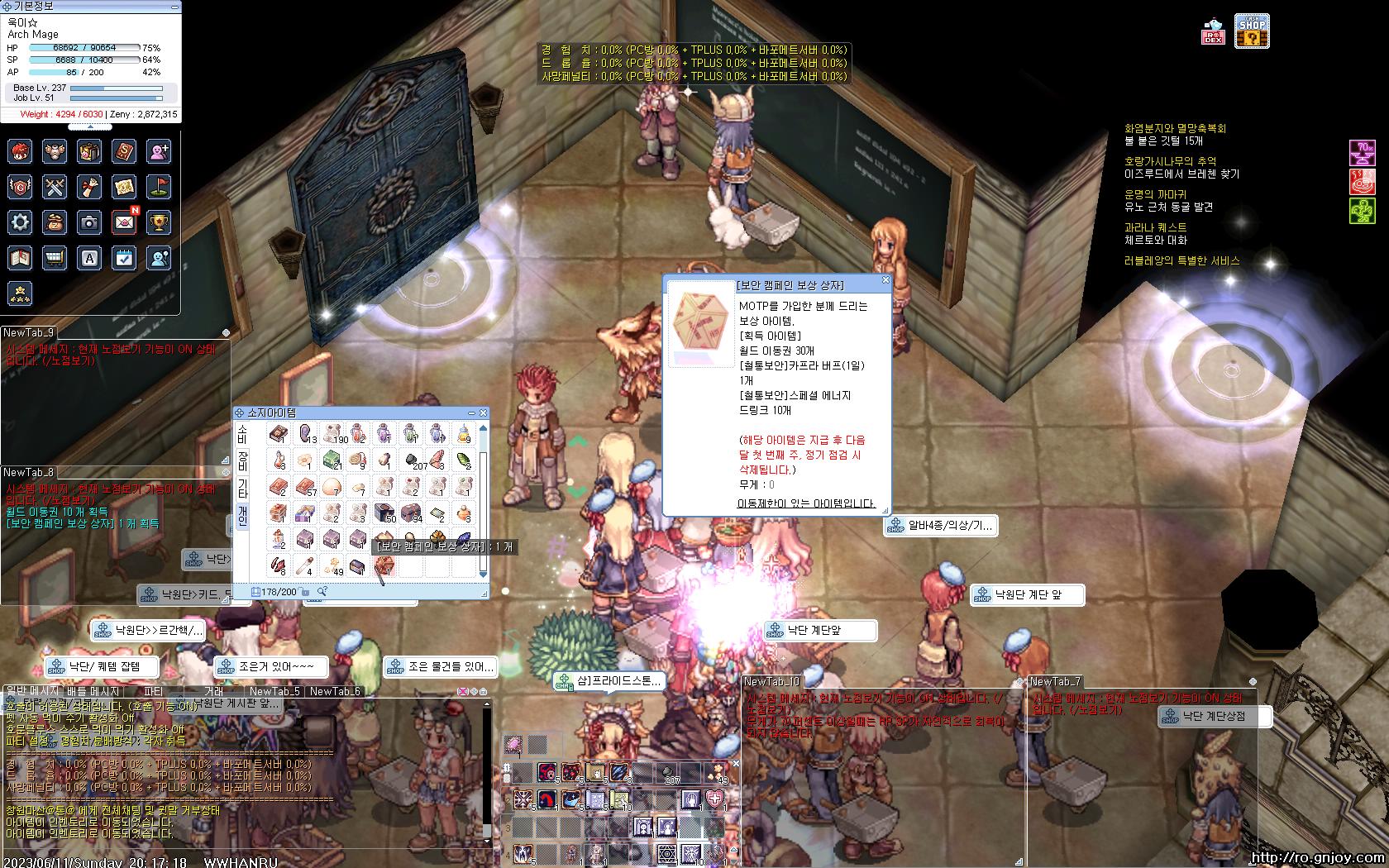Switch to the 배틀 메시지 chat tab
This screenshot has width=1389, height=868.
point(94,691)
